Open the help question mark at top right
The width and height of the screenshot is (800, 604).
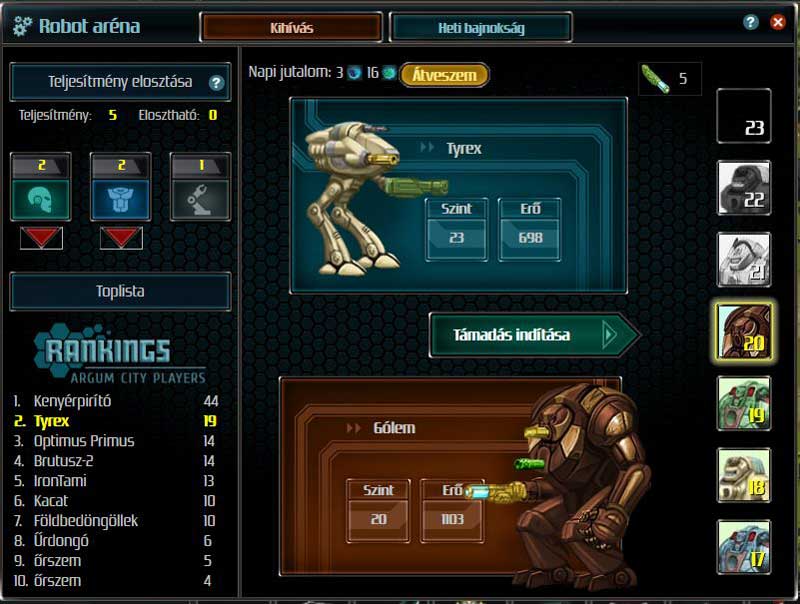pos(751,22)
